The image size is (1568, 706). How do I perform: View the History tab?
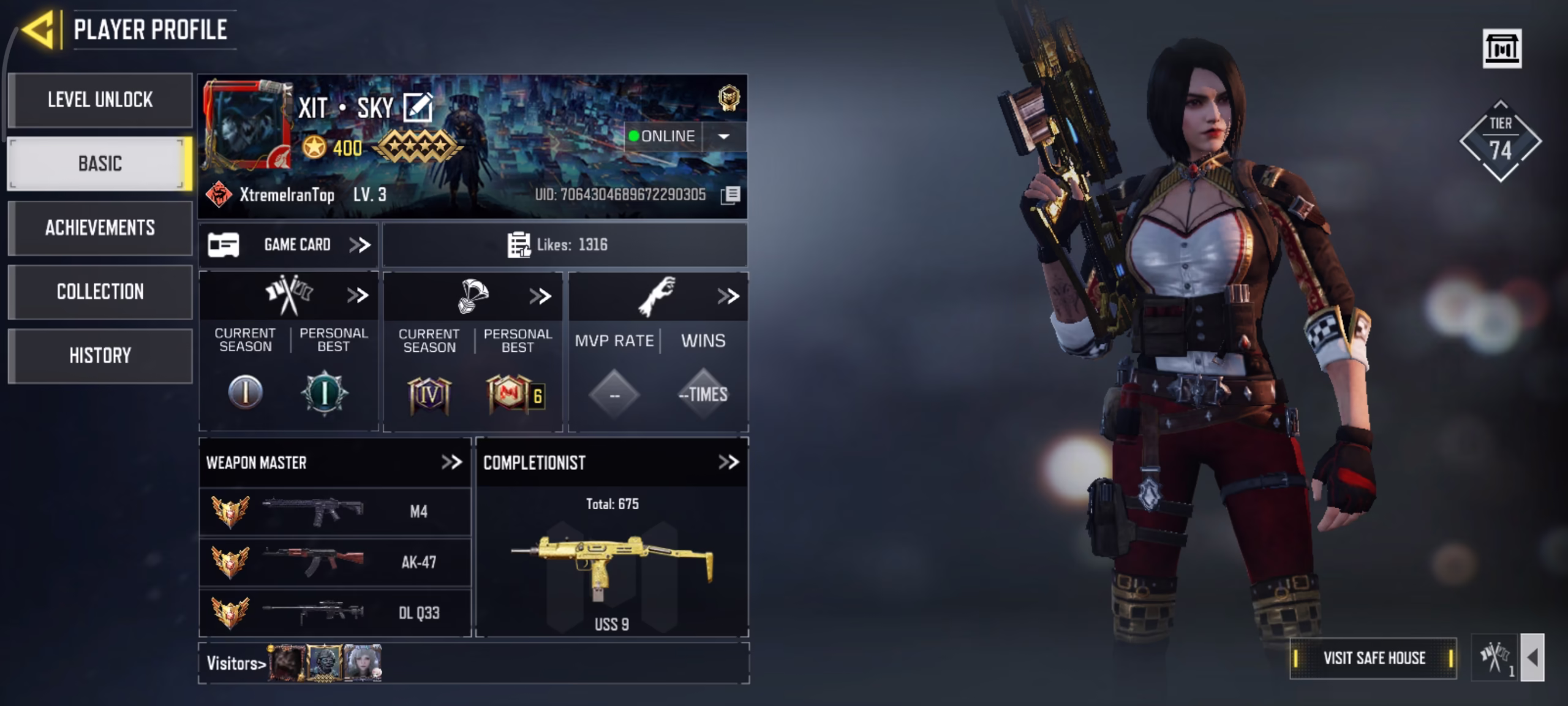click(x=100, y=355)
